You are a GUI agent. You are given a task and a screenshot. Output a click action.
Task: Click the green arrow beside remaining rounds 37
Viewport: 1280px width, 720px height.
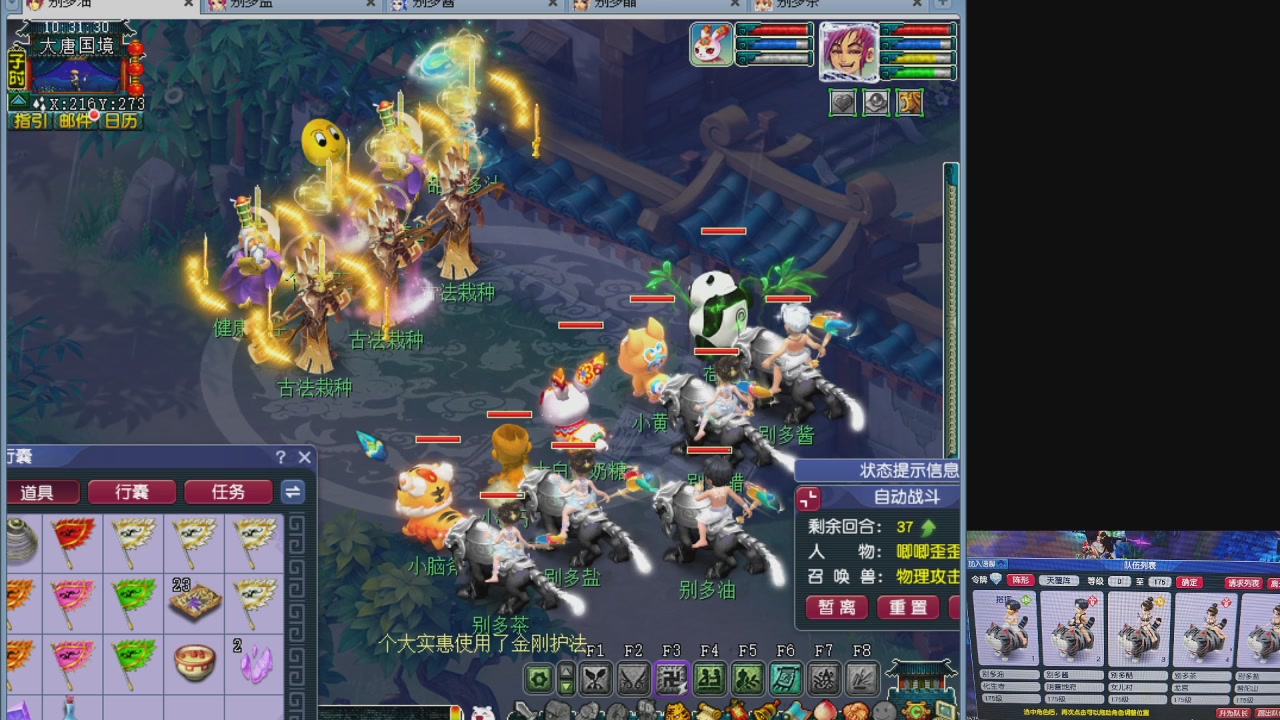[x=928, y=528]
